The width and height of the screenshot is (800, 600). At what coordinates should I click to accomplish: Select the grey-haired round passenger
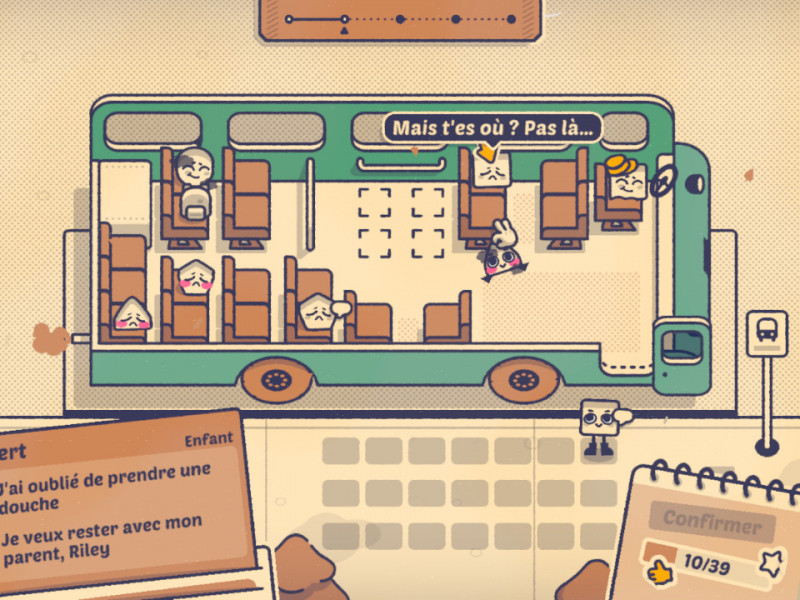point(194,170)
